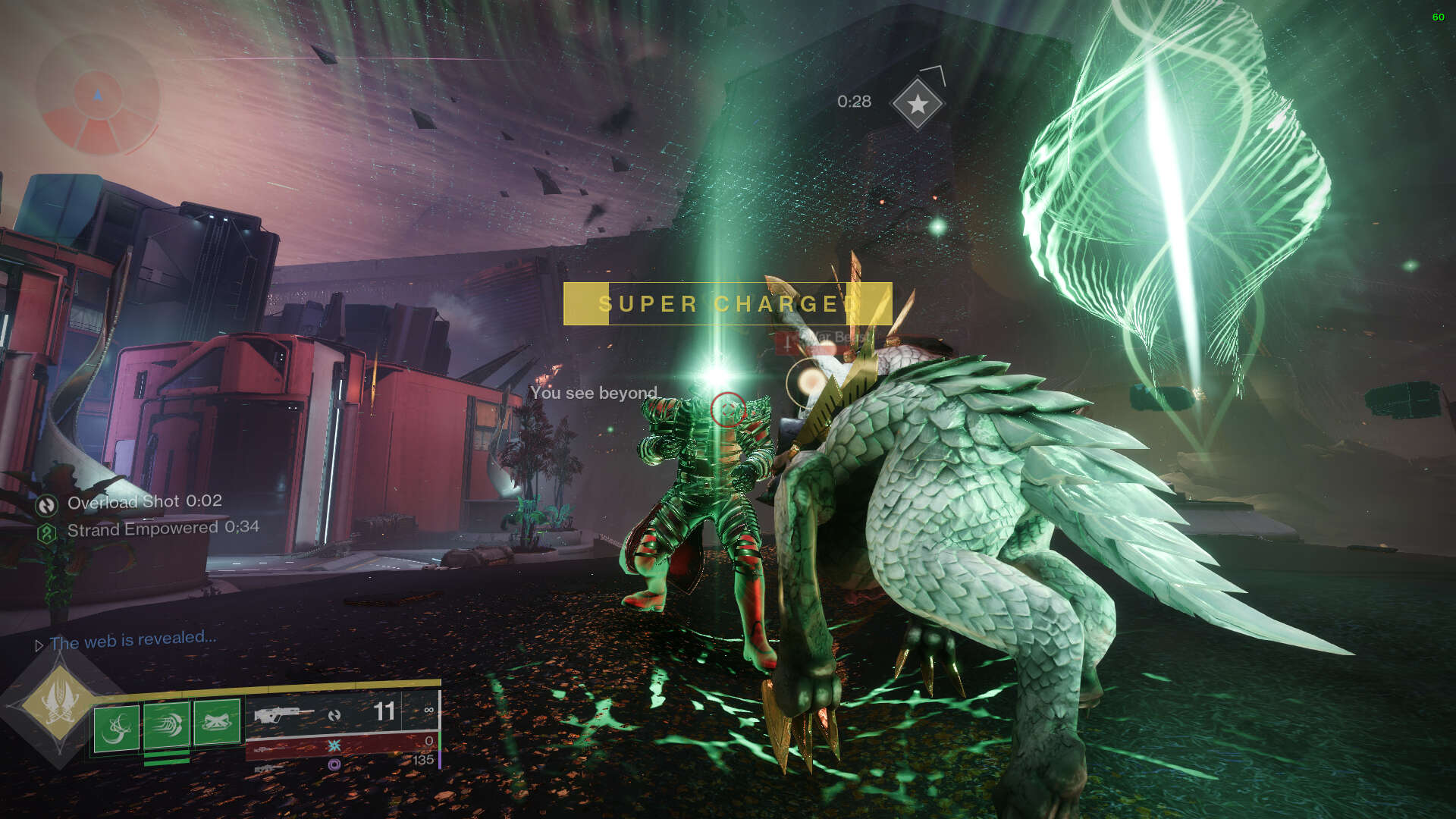Click the heavy ammo circle icon
This screenshot has width=1456, height=819.
click(334, 766)
